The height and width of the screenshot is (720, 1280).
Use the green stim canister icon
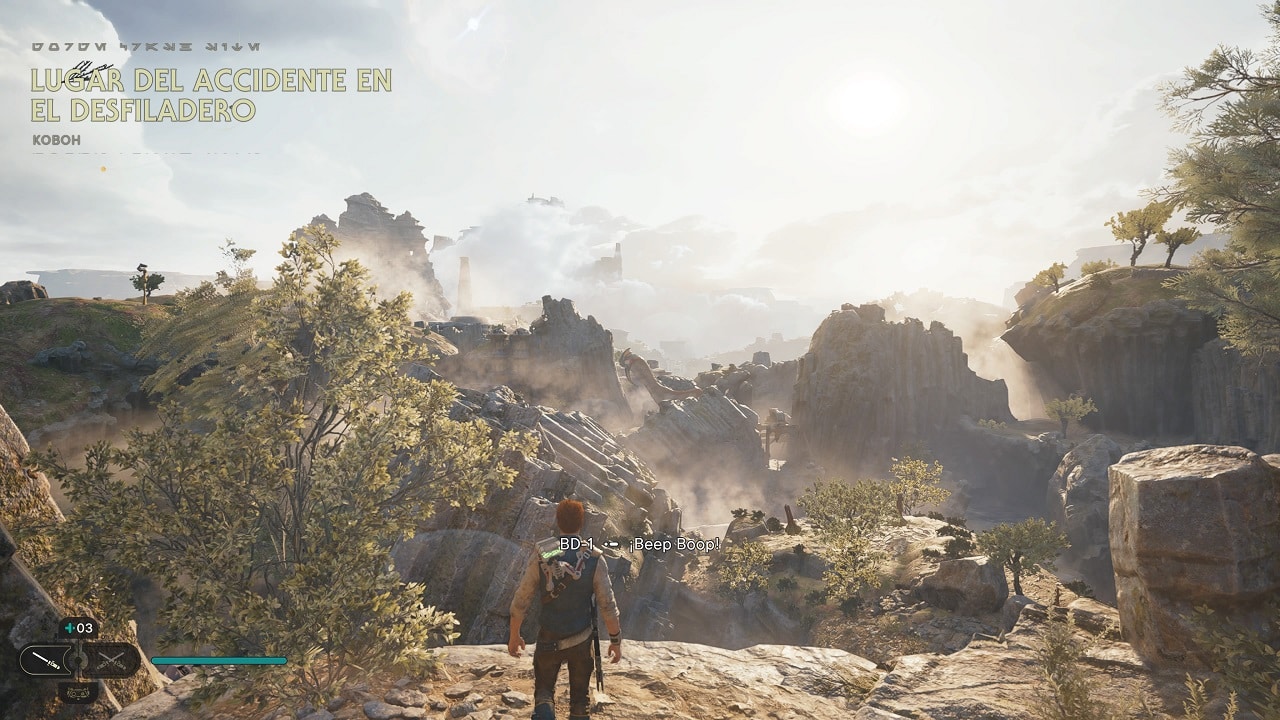tap(70, 628)
